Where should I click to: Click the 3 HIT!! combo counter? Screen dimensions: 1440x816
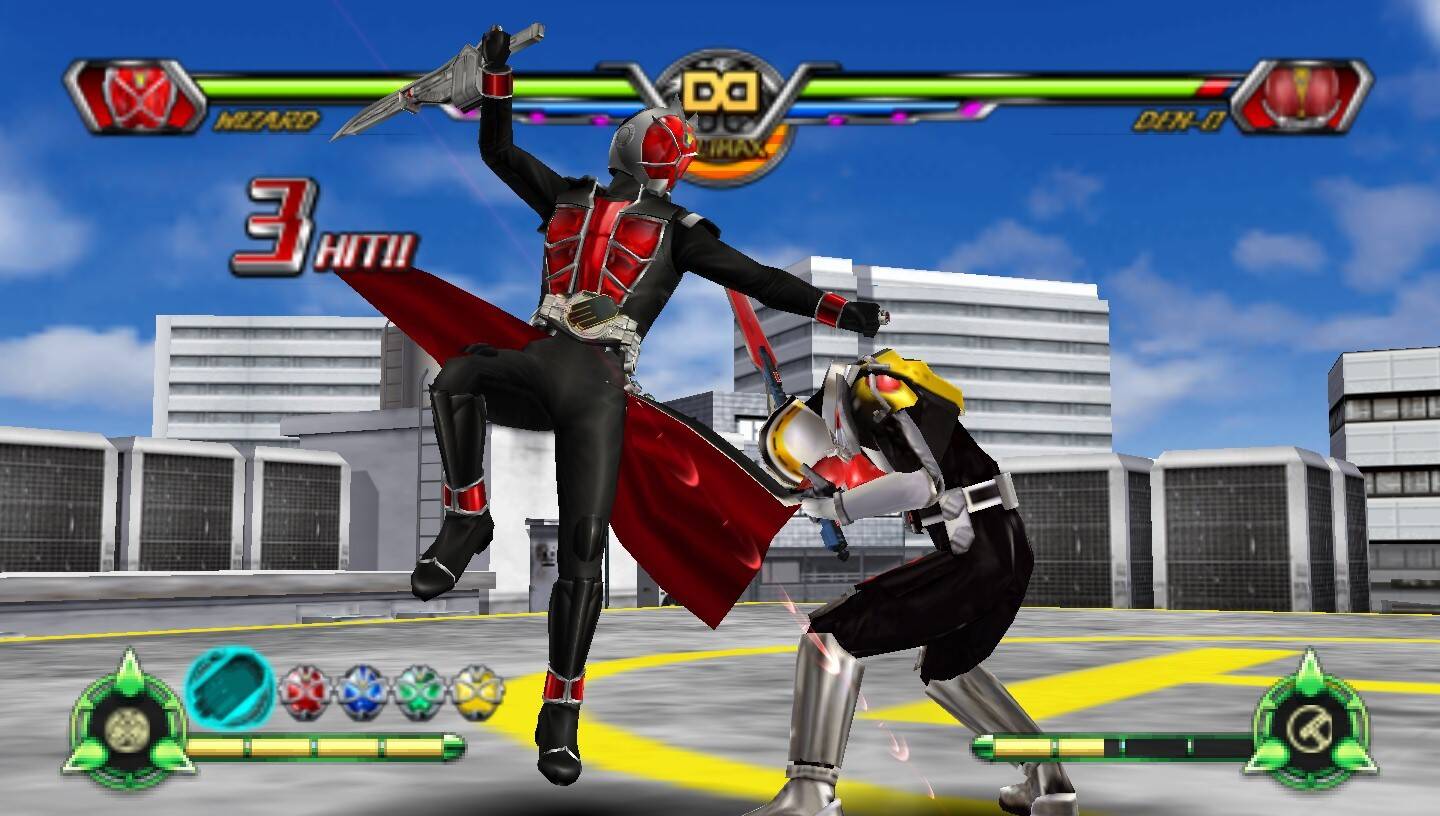[320, 228]
